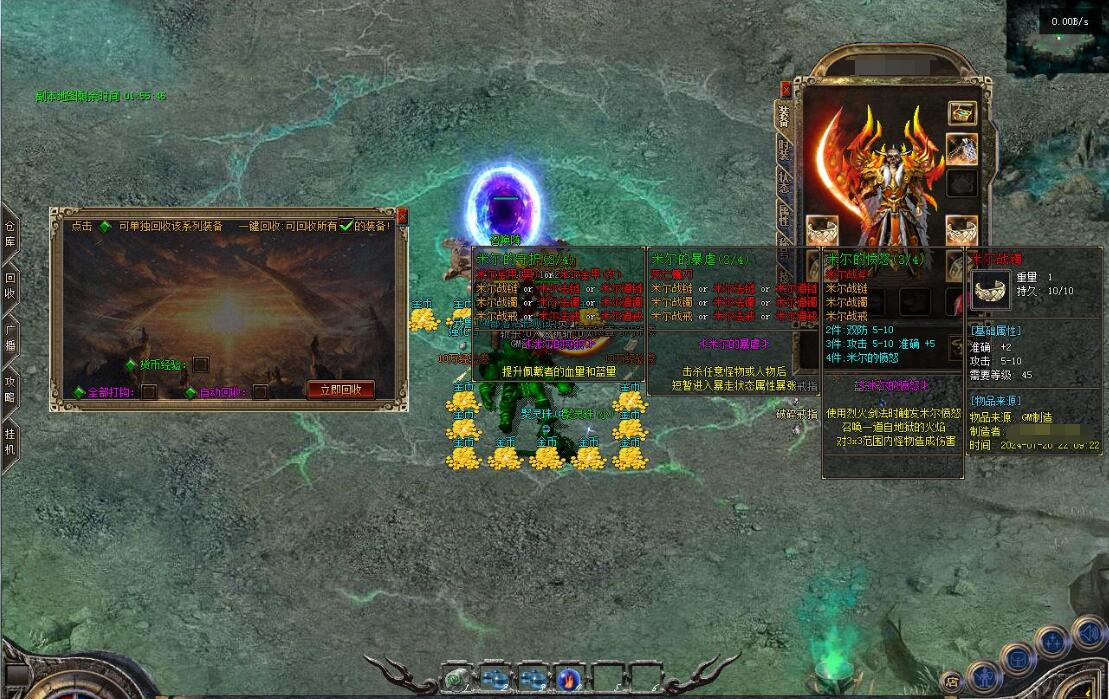Enable the 自动回收 auto-recycle checkbox

260,392
